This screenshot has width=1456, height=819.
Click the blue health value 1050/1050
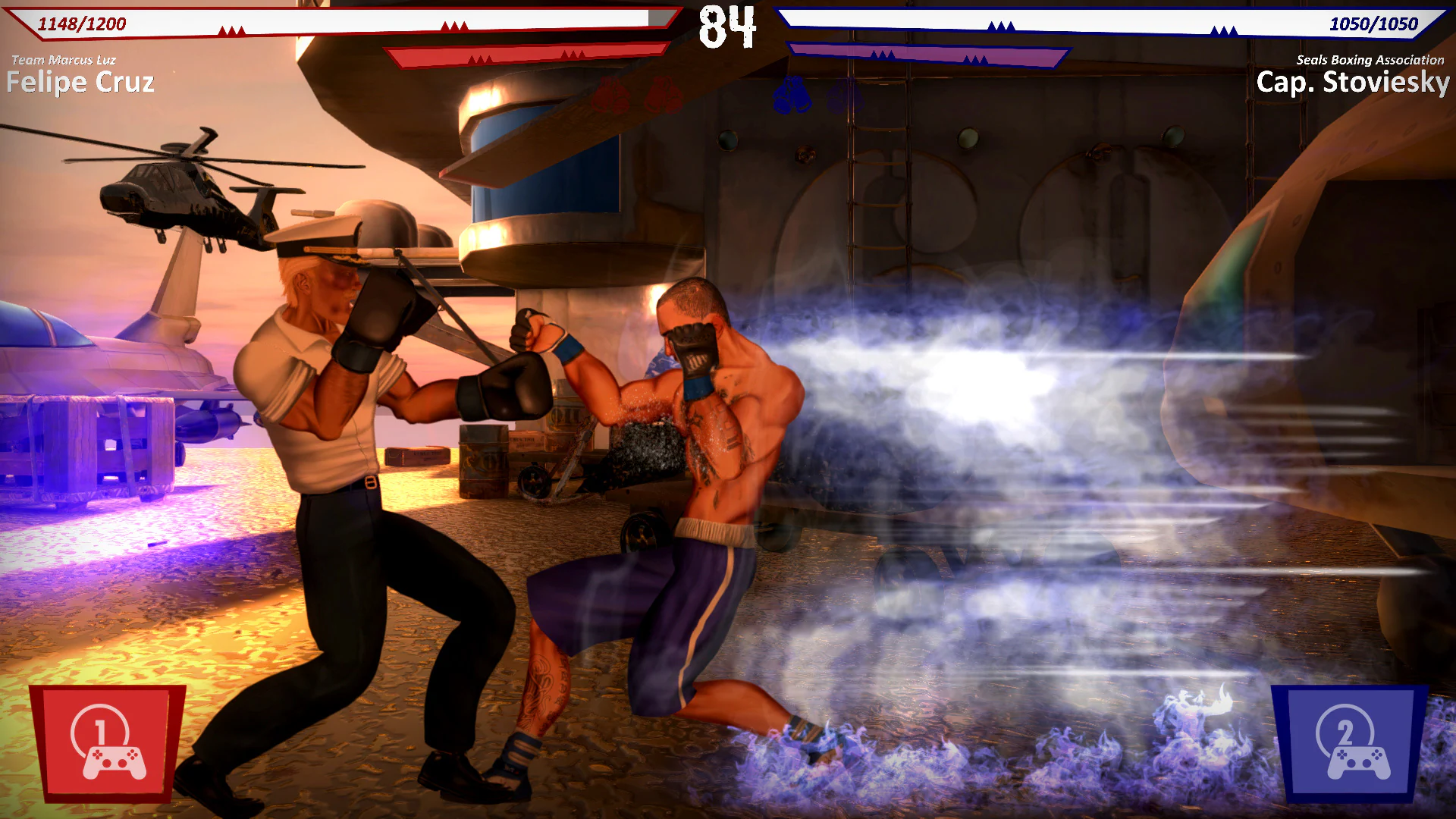coord(1374,24)
